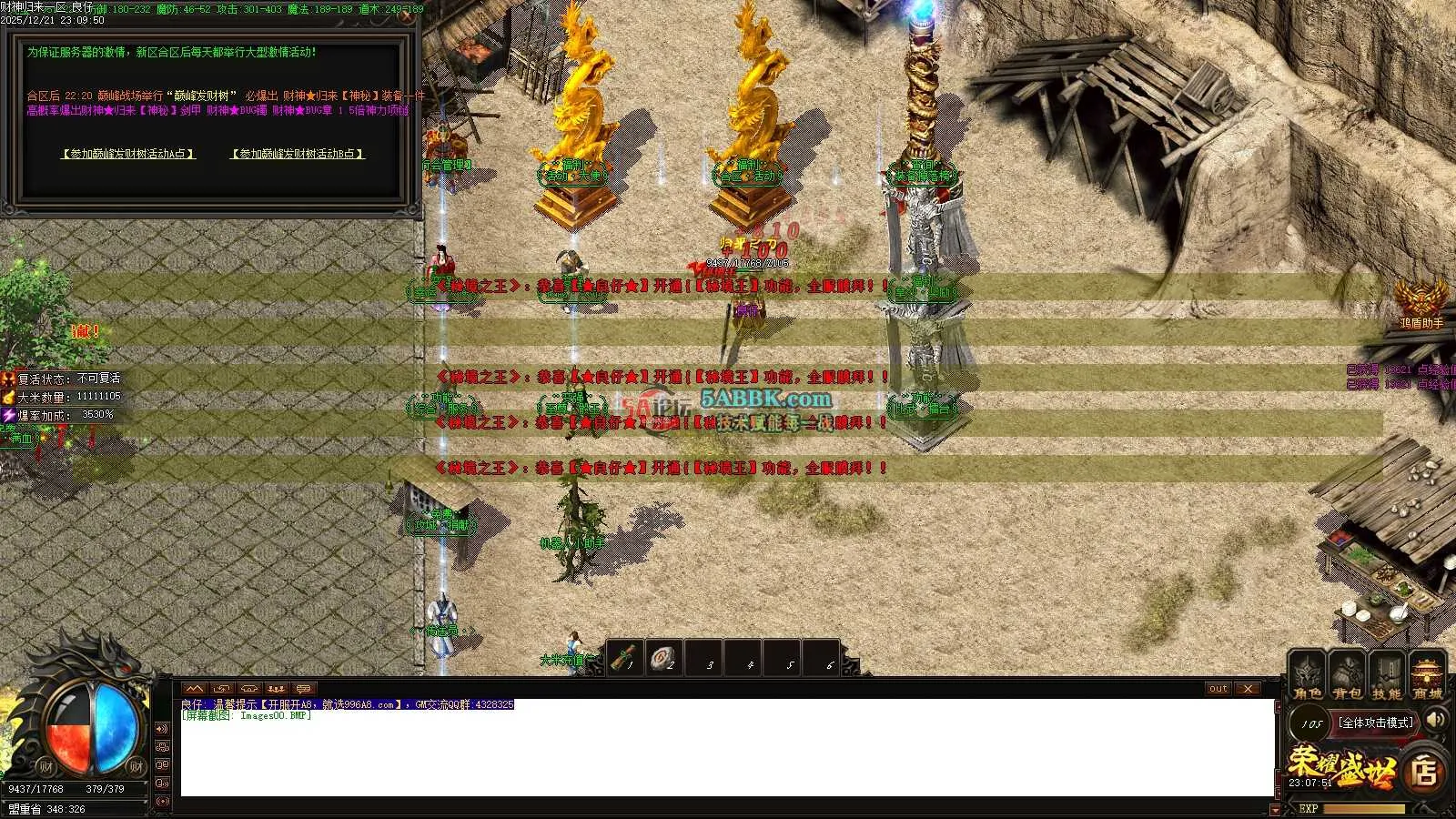Join the 巅峰发财树 activity at point A

pyautogui.click(x=128, y=154)
